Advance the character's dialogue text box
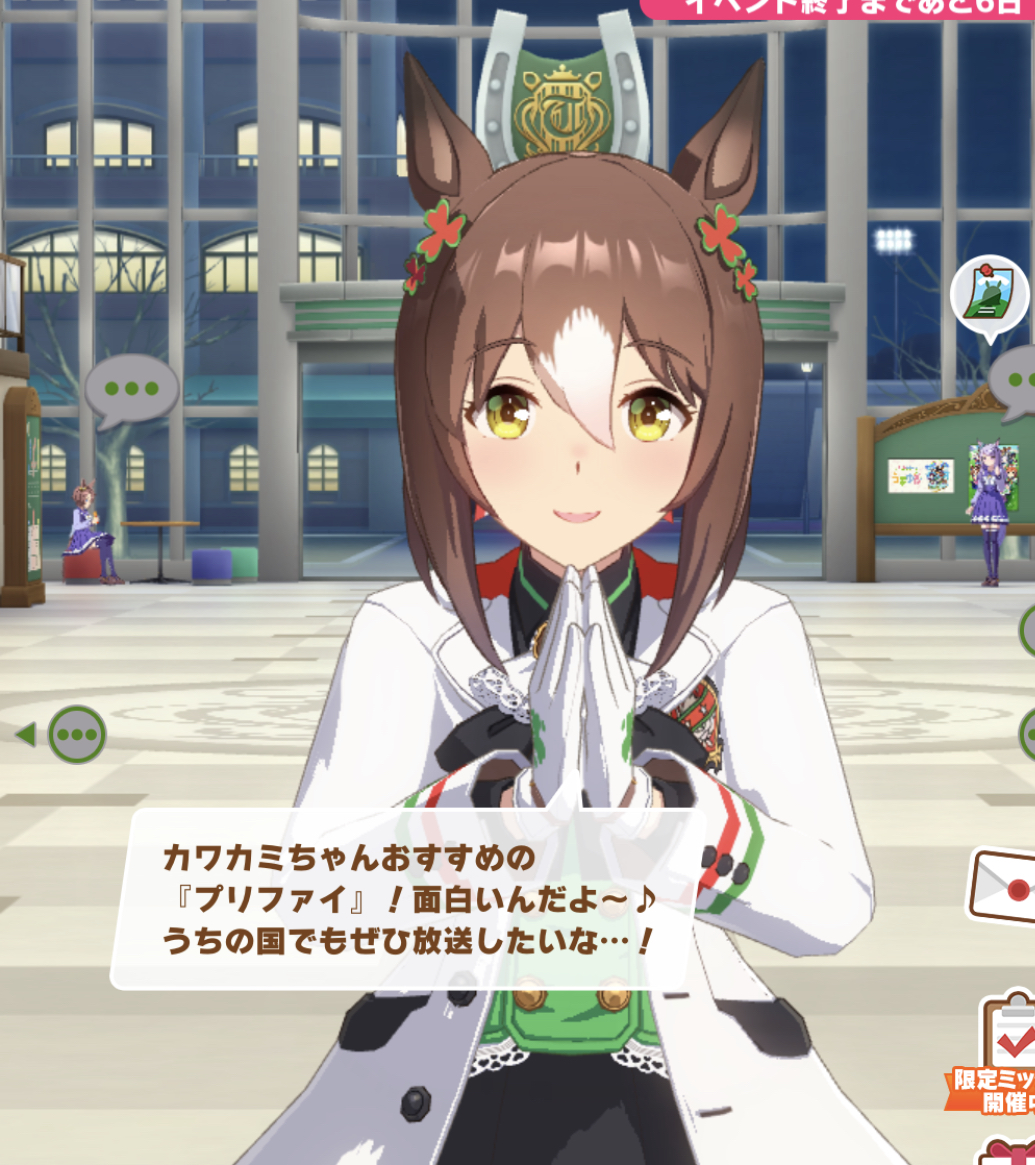1035x1165 pixels. [x=408, y=898]
